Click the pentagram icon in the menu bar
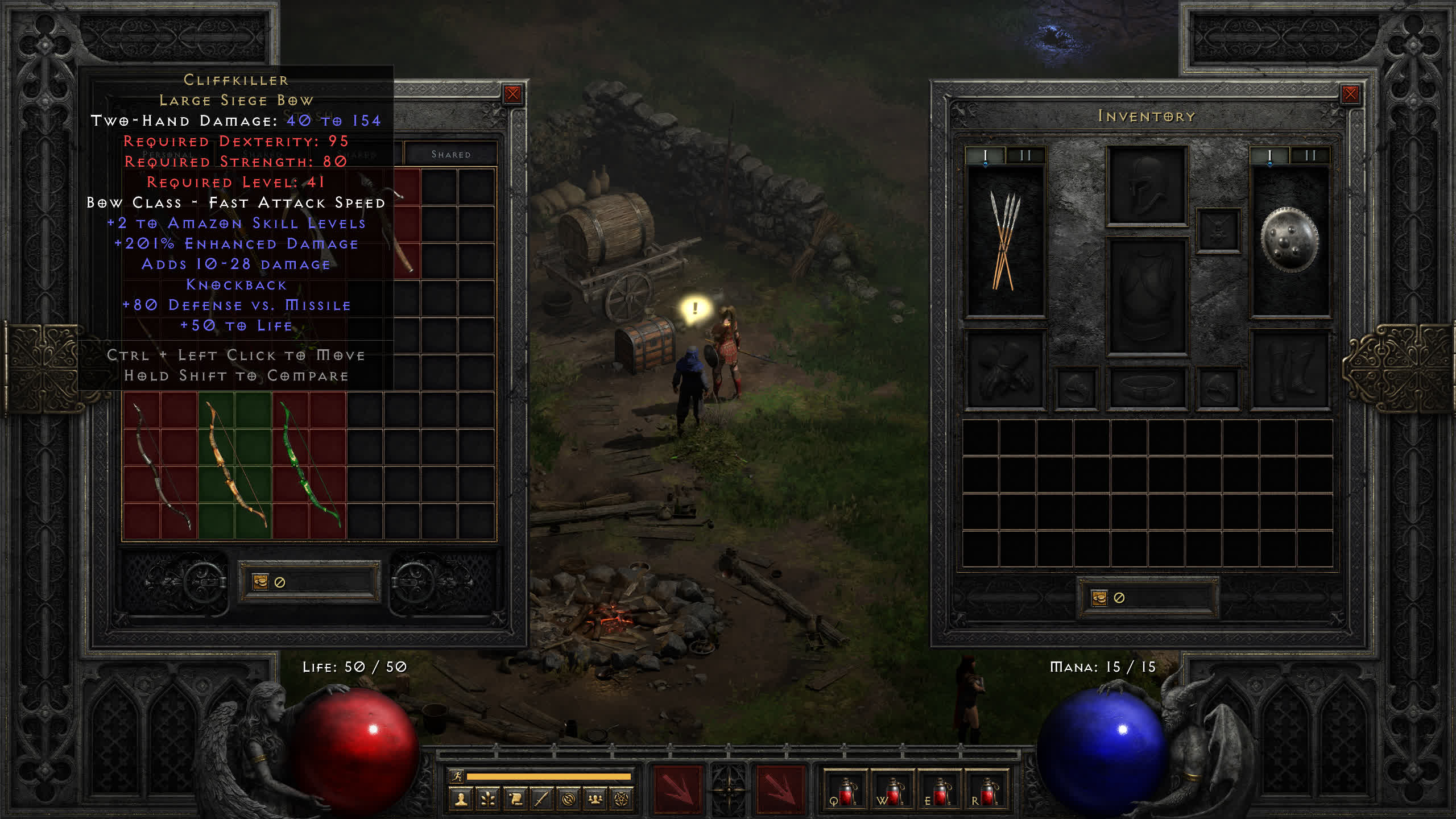1456x819 pixels. (x=622, y=800)
